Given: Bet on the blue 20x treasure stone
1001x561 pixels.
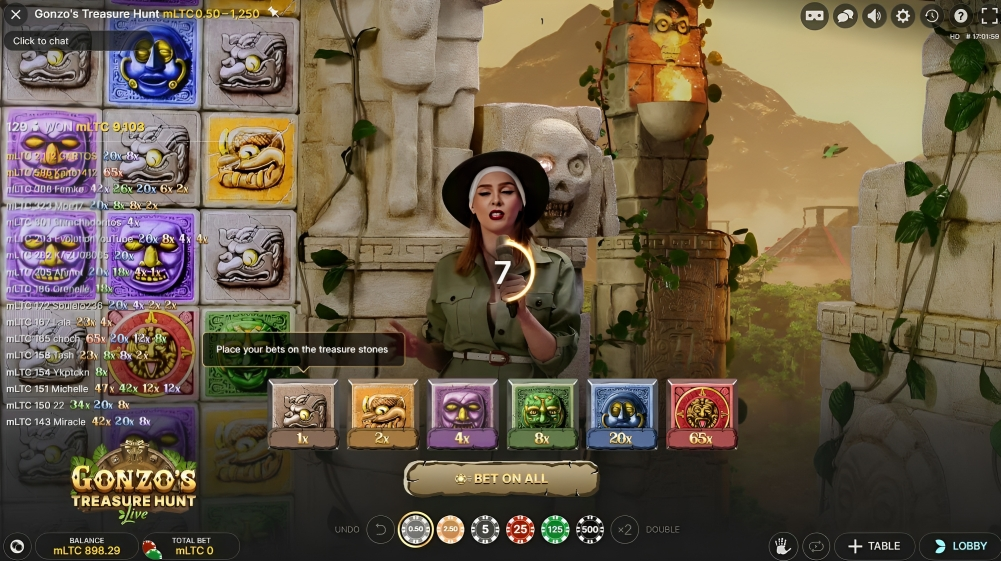Looking at the screenshot, I should [622, 413].
